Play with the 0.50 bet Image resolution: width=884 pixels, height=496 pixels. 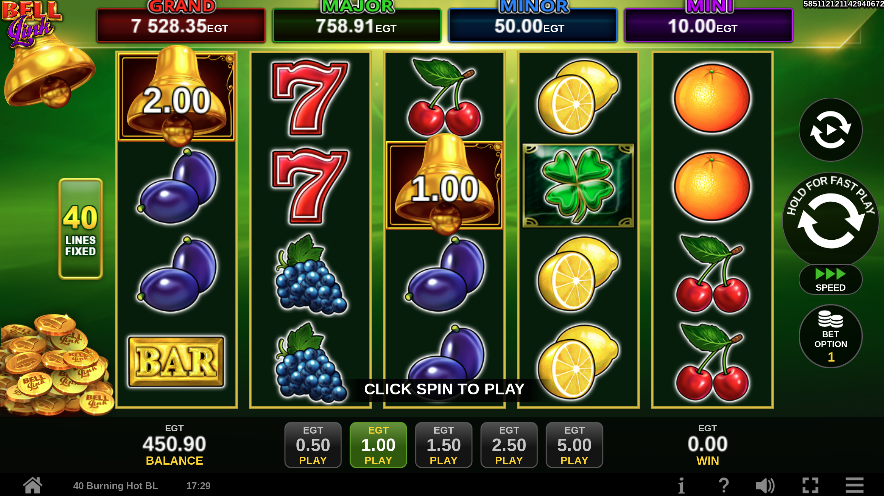pos(313,445)
